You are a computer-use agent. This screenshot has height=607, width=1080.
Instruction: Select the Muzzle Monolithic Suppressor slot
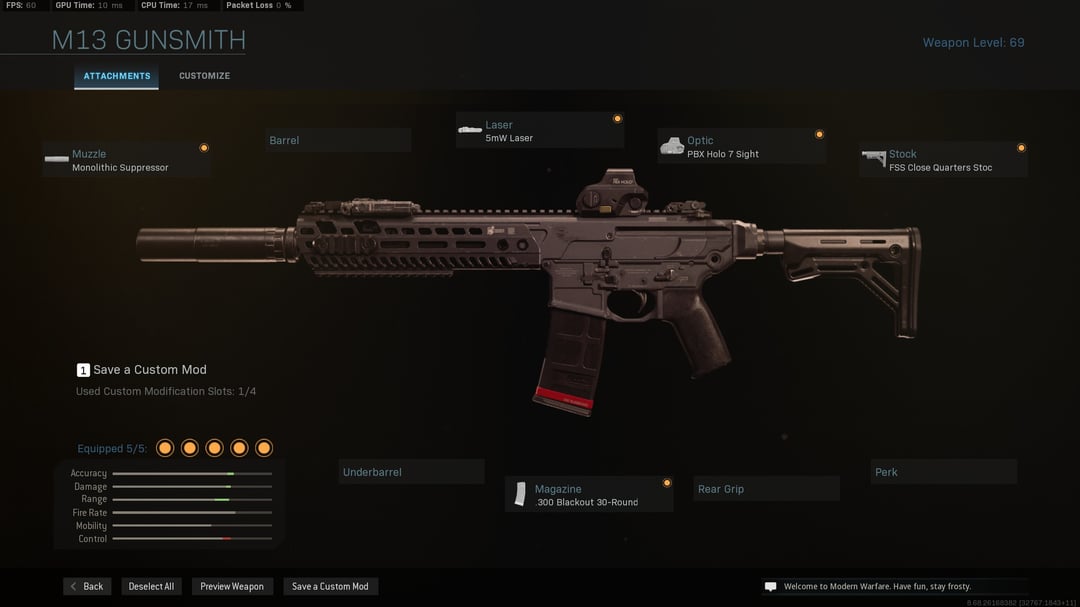tap(127, 160)
